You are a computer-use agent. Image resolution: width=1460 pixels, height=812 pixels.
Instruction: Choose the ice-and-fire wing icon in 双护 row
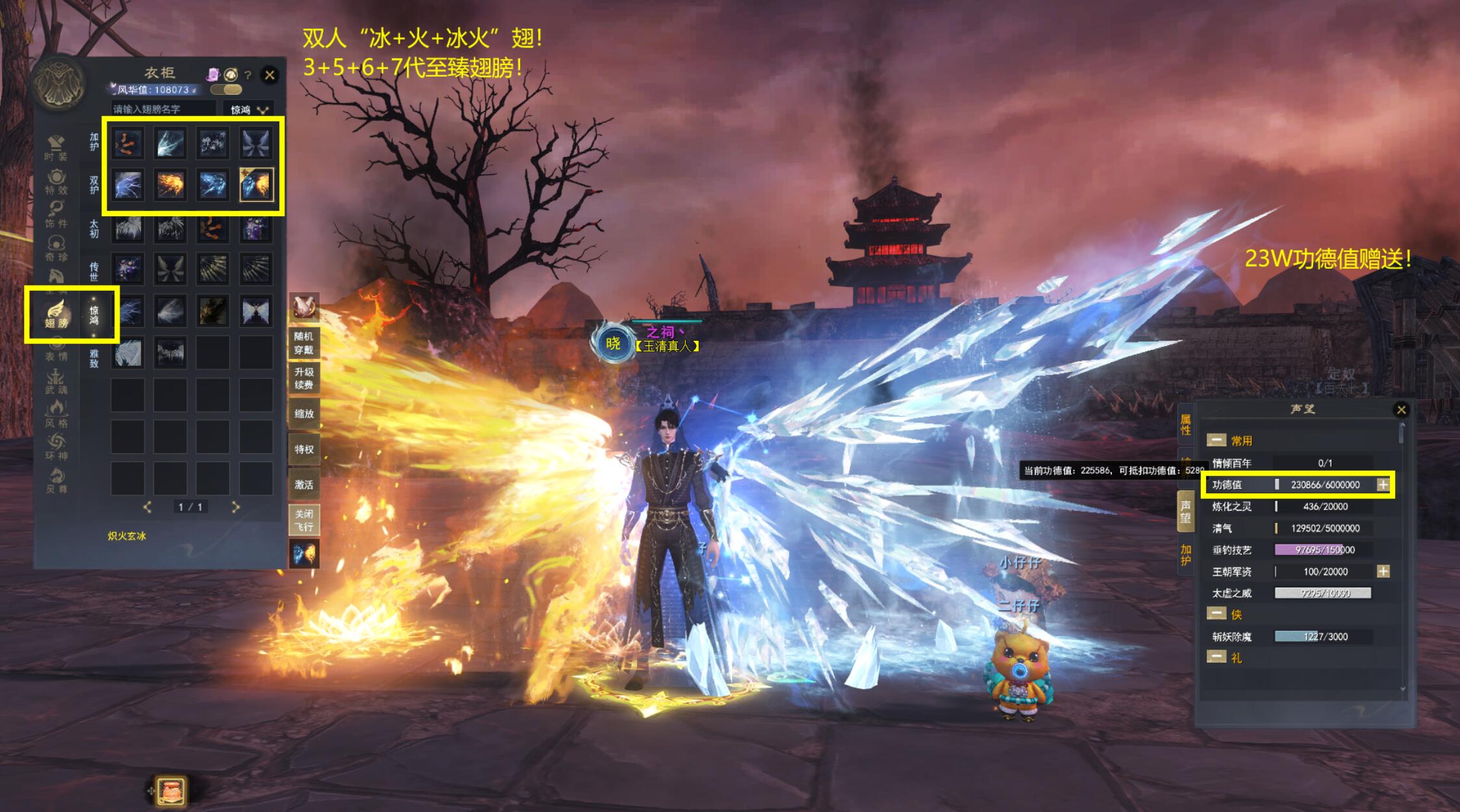(x=256, y=185)
